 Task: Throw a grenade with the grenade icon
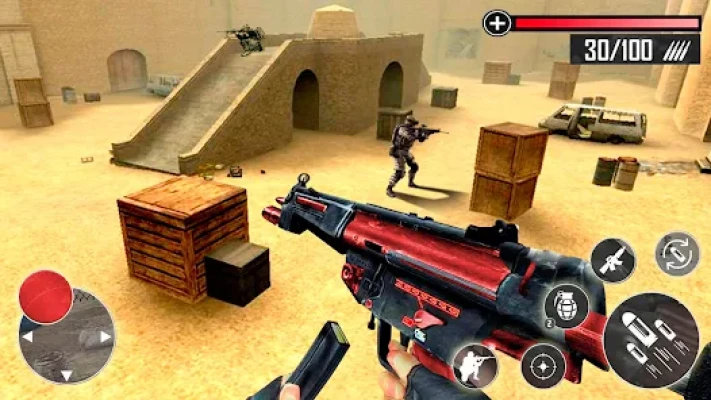tap(564, 305)
